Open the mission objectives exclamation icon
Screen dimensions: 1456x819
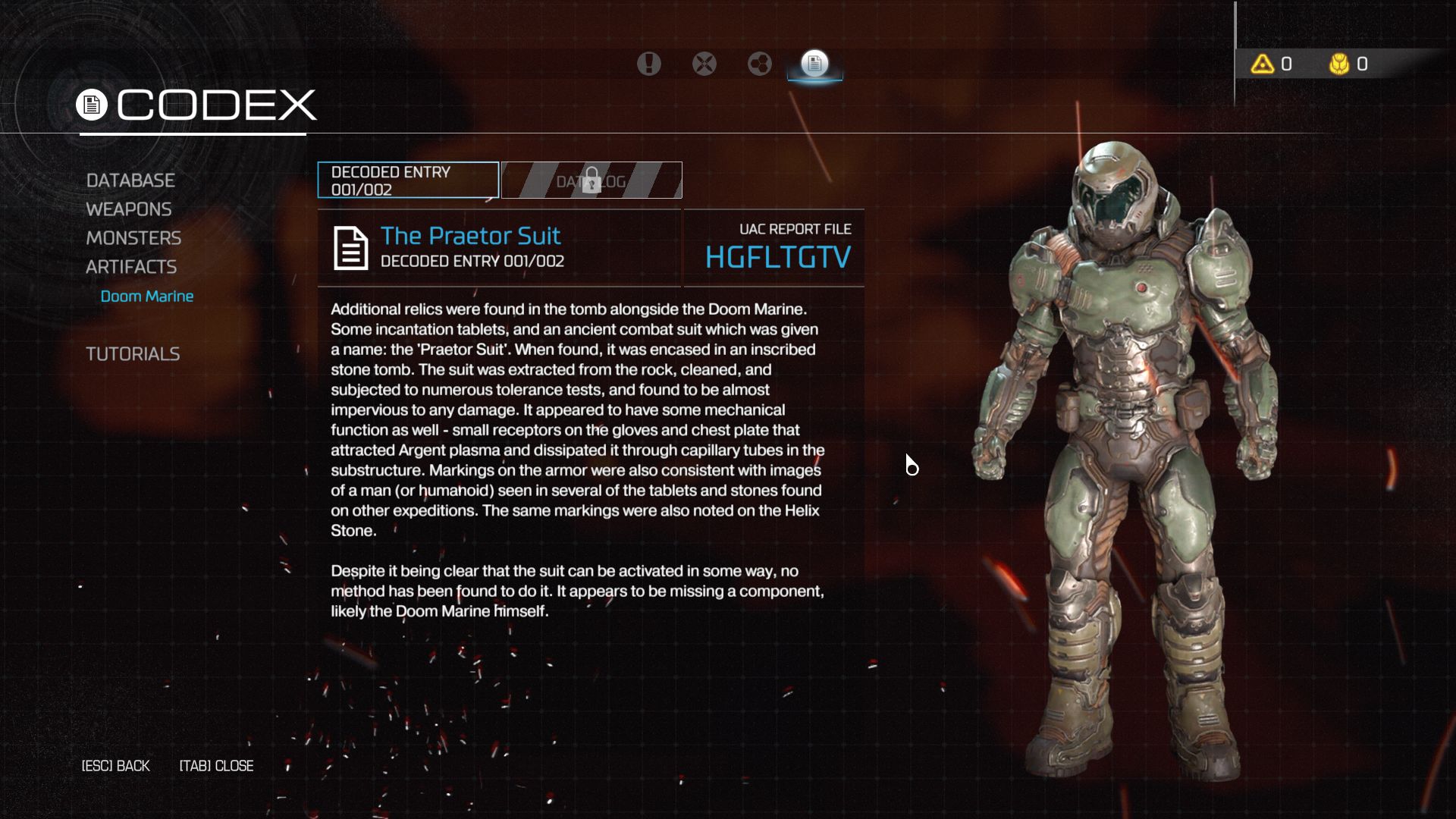coord(648,64)
